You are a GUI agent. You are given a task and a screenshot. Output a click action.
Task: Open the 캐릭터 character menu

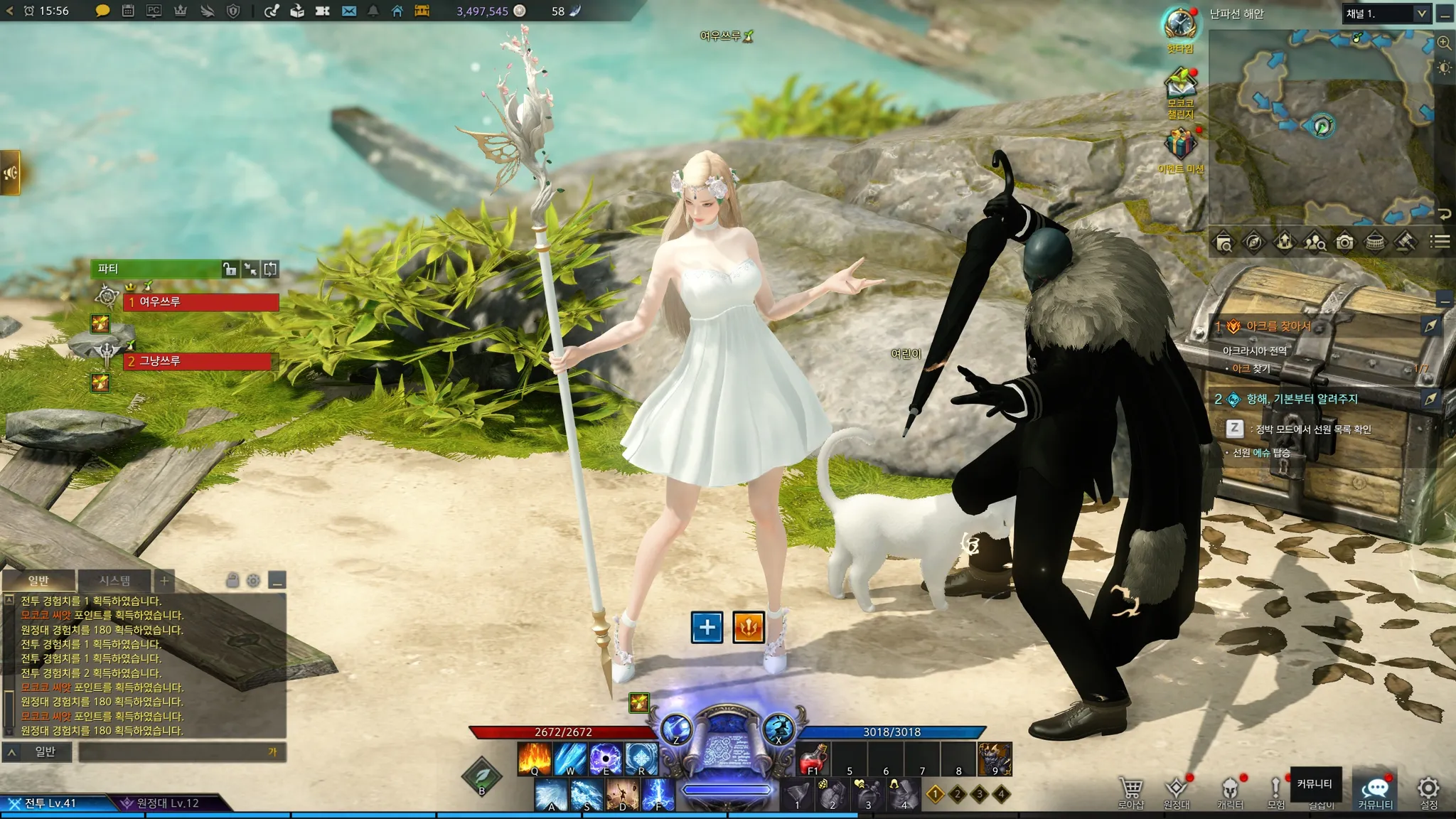tap(1230, 791)
